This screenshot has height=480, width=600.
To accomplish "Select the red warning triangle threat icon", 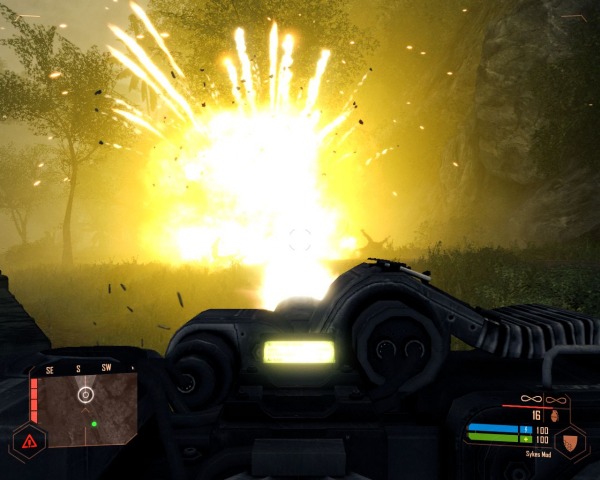I will (x=27, y=440).
